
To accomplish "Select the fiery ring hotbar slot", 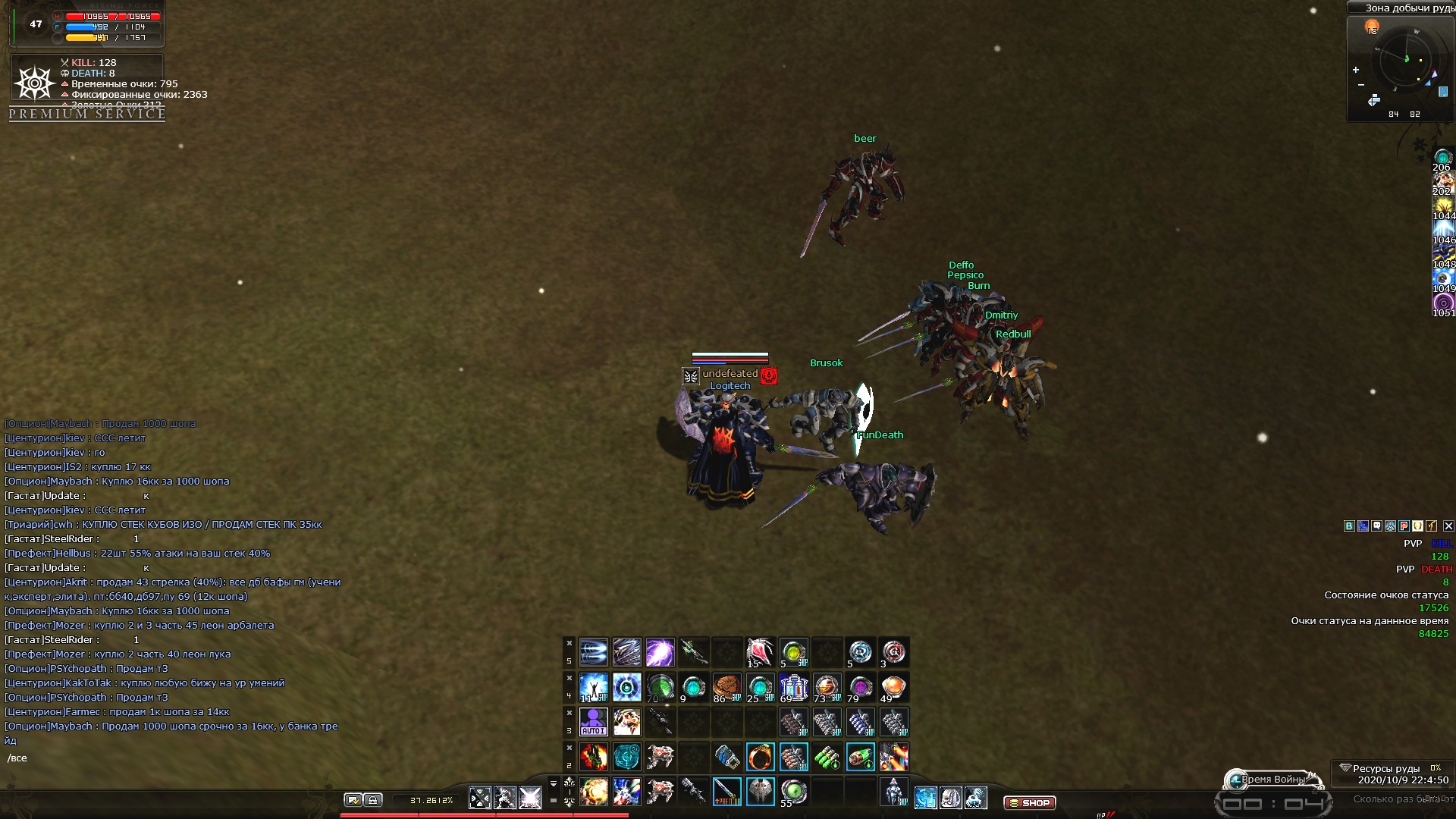I will point(760,757).
